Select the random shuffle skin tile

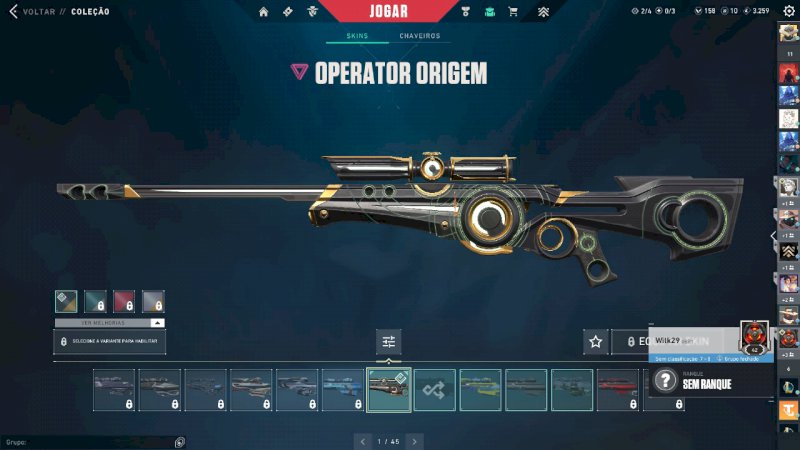coord(435,390)
